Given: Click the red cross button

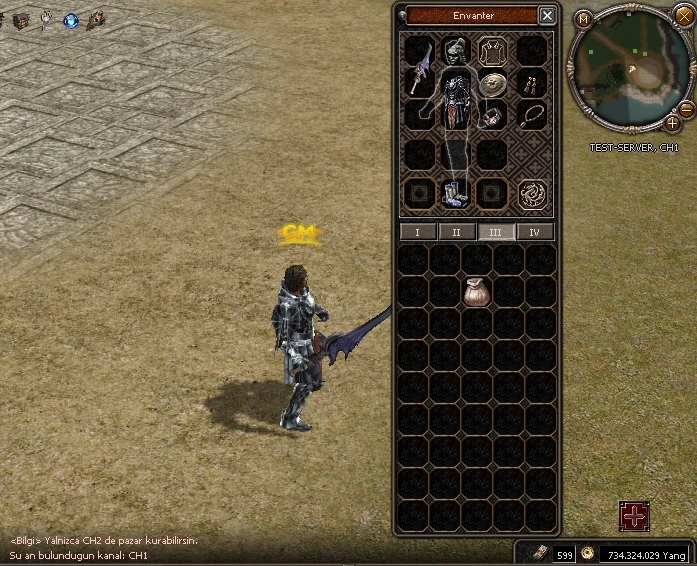Looking at the screenshot, I should [634, 516].
